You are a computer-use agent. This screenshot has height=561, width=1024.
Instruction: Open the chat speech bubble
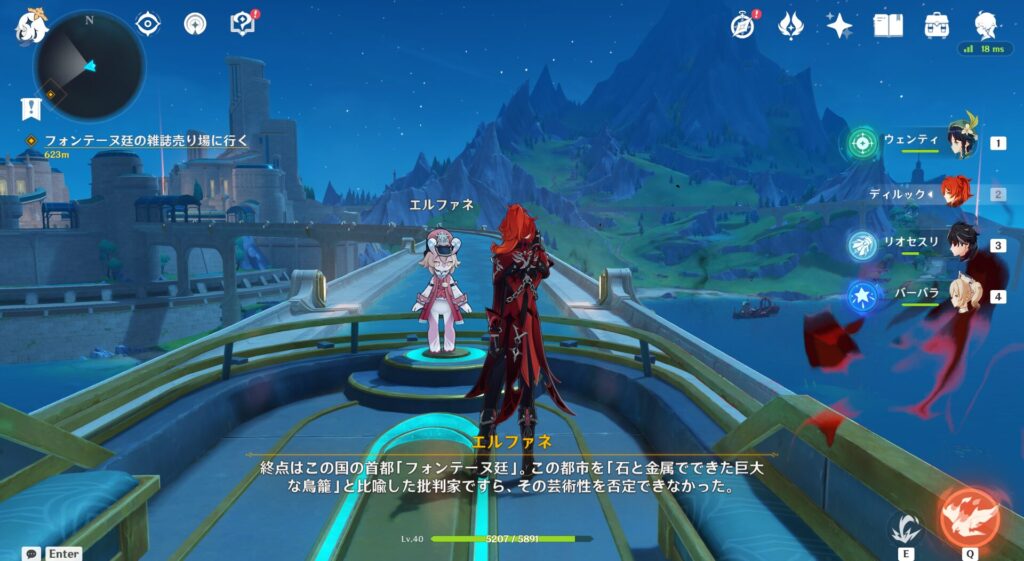[x=31, y=553]
